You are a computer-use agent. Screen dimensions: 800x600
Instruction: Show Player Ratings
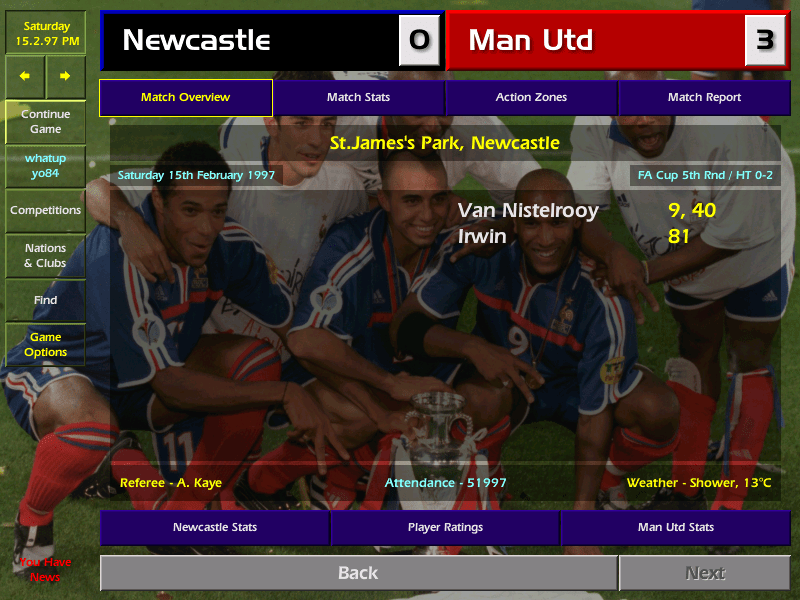tap(445, 527)
